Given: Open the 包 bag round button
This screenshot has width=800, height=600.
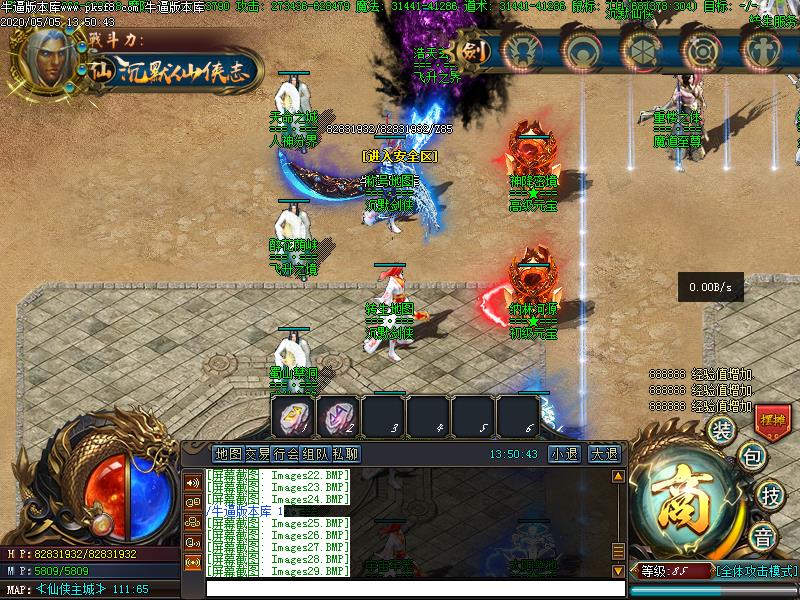Looking at the screenshot, I should coord(751,458).
